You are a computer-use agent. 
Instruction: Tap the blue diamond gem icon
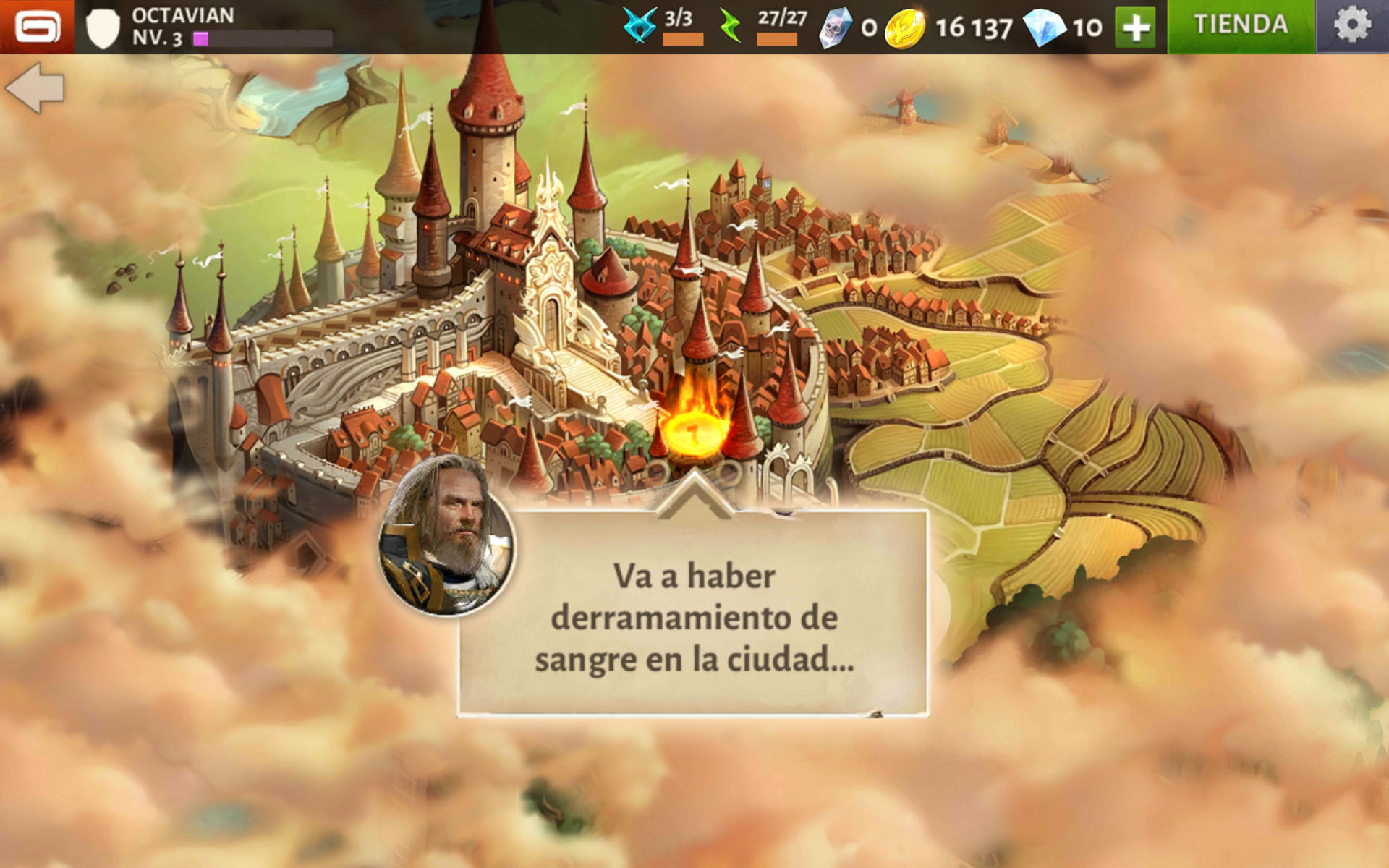click(x=1045, y=28)
